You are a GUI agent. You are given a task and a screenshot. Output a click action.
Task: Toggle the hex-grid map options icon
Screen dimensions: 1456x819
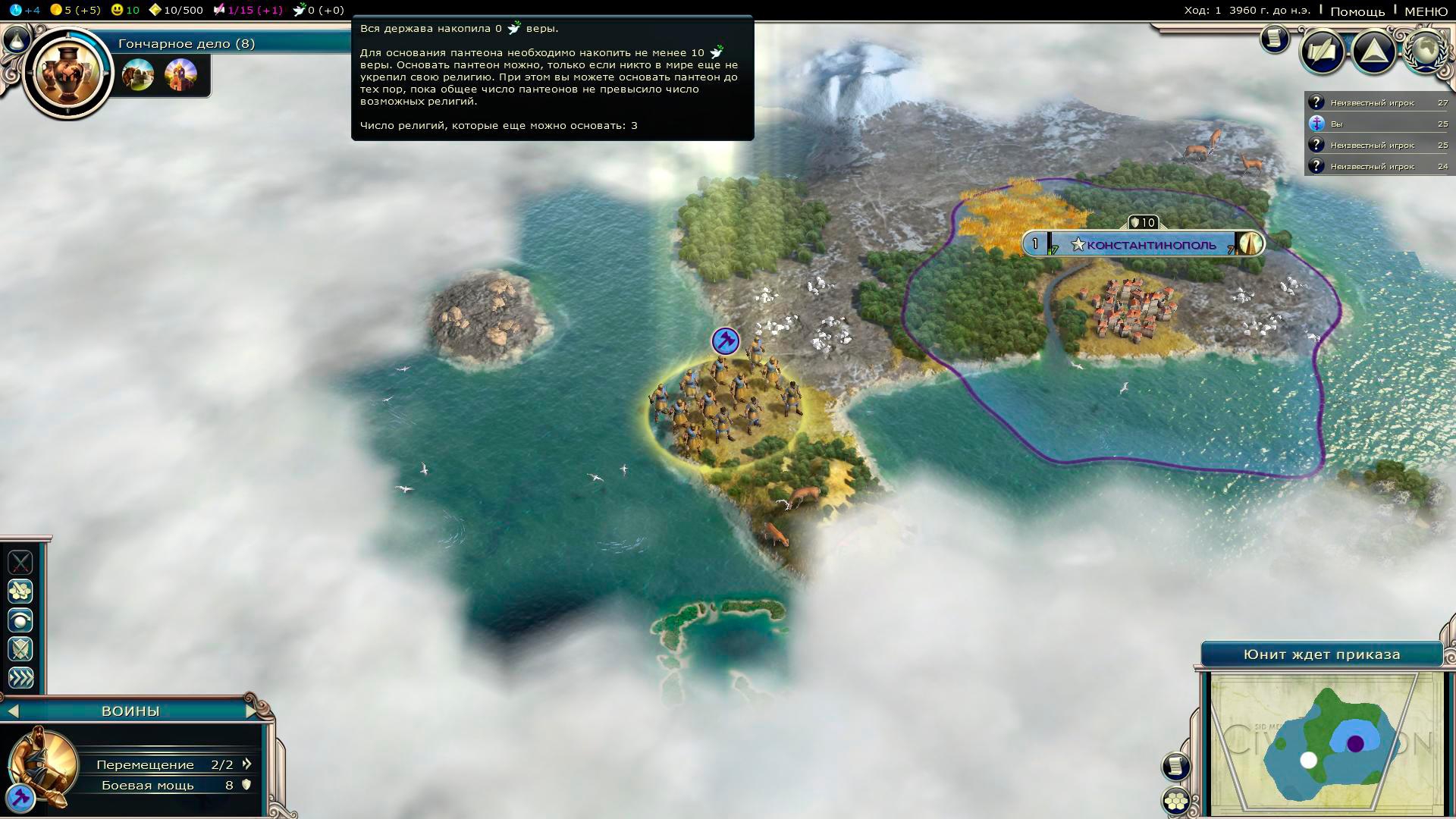1176,800
